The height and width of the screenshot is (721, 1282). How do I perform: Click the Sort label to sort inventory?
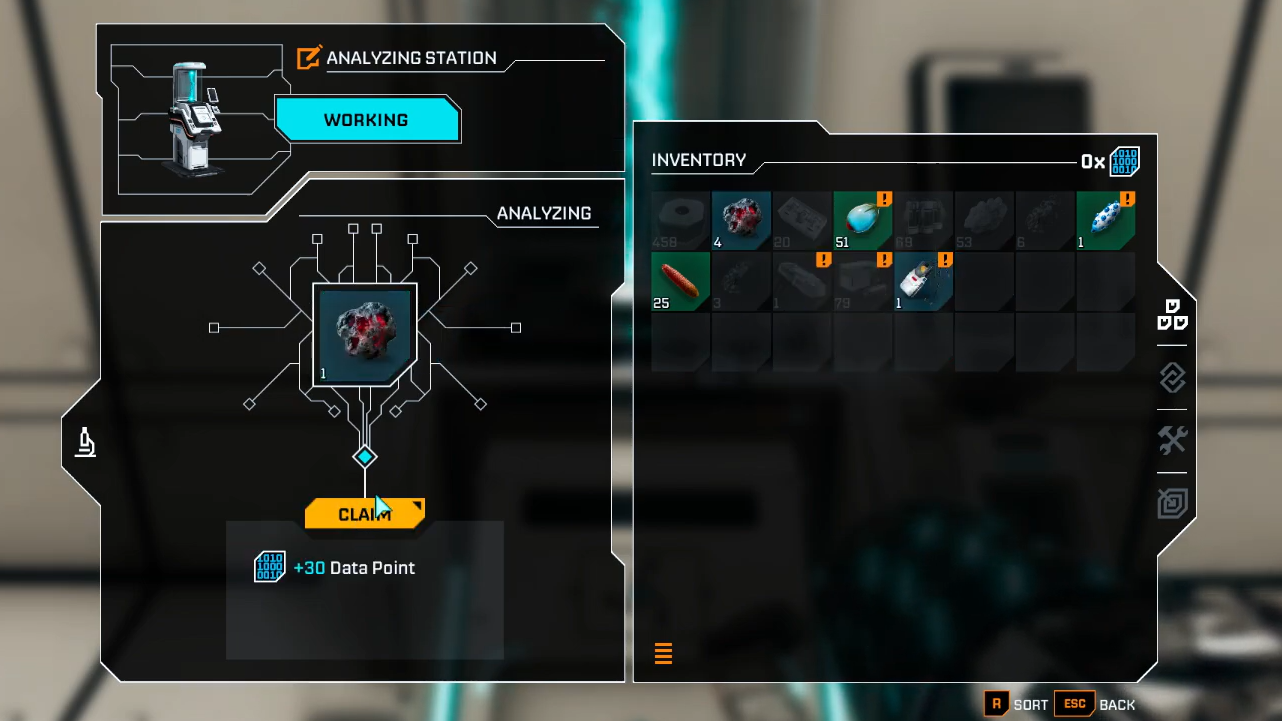(1030, 705)
